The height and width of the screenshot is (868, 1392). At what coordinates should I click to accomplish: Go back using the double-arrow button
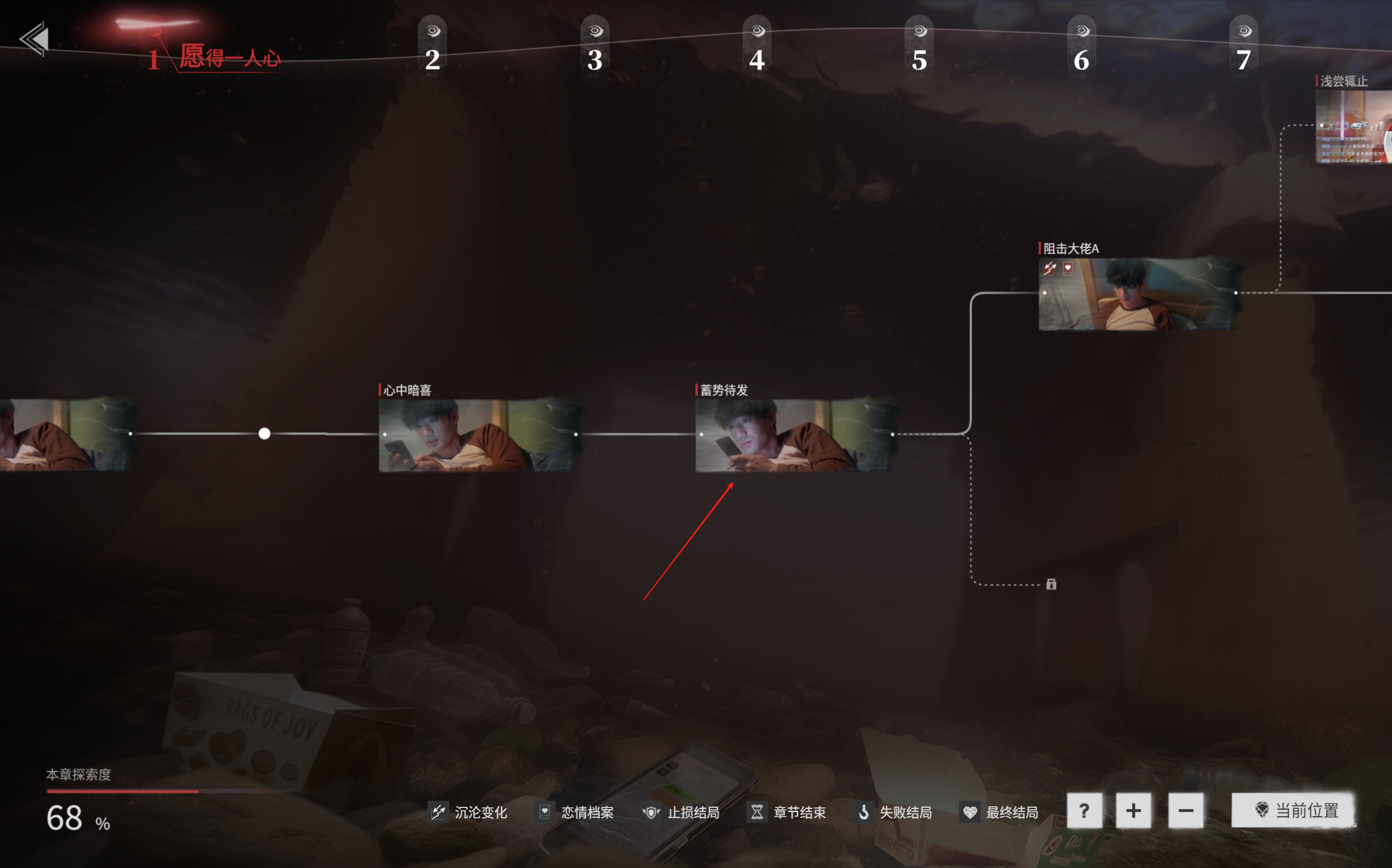click(34, 39)
